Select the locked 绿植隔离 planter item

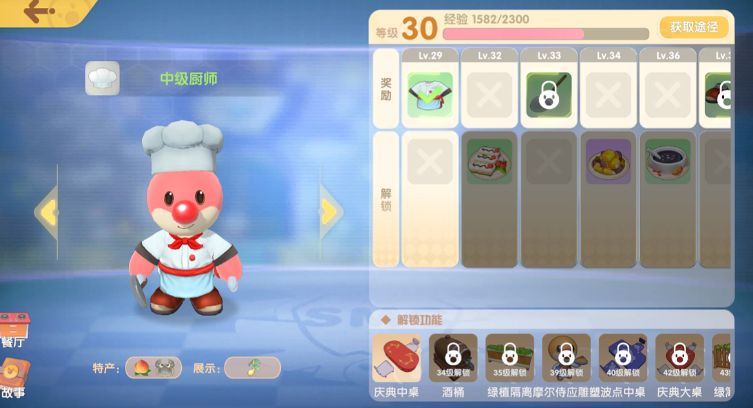pos(510,358)
